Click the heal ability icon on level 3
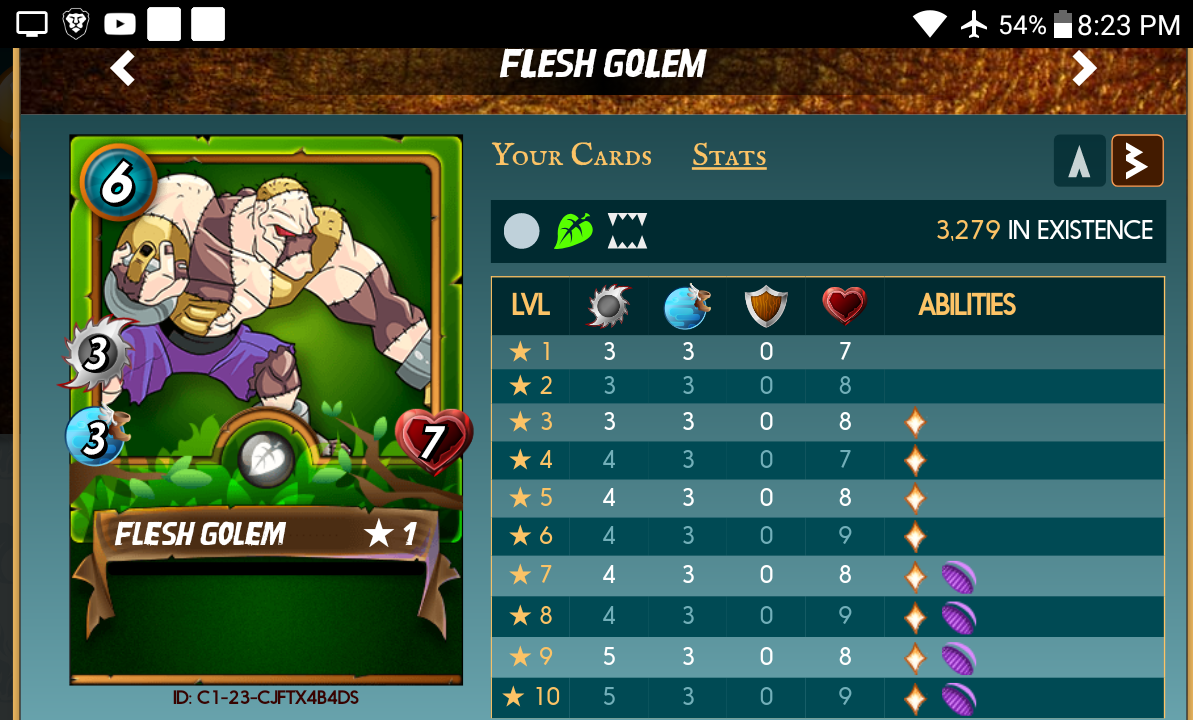This screenshot has width=1193, height=720. point(914,422)
